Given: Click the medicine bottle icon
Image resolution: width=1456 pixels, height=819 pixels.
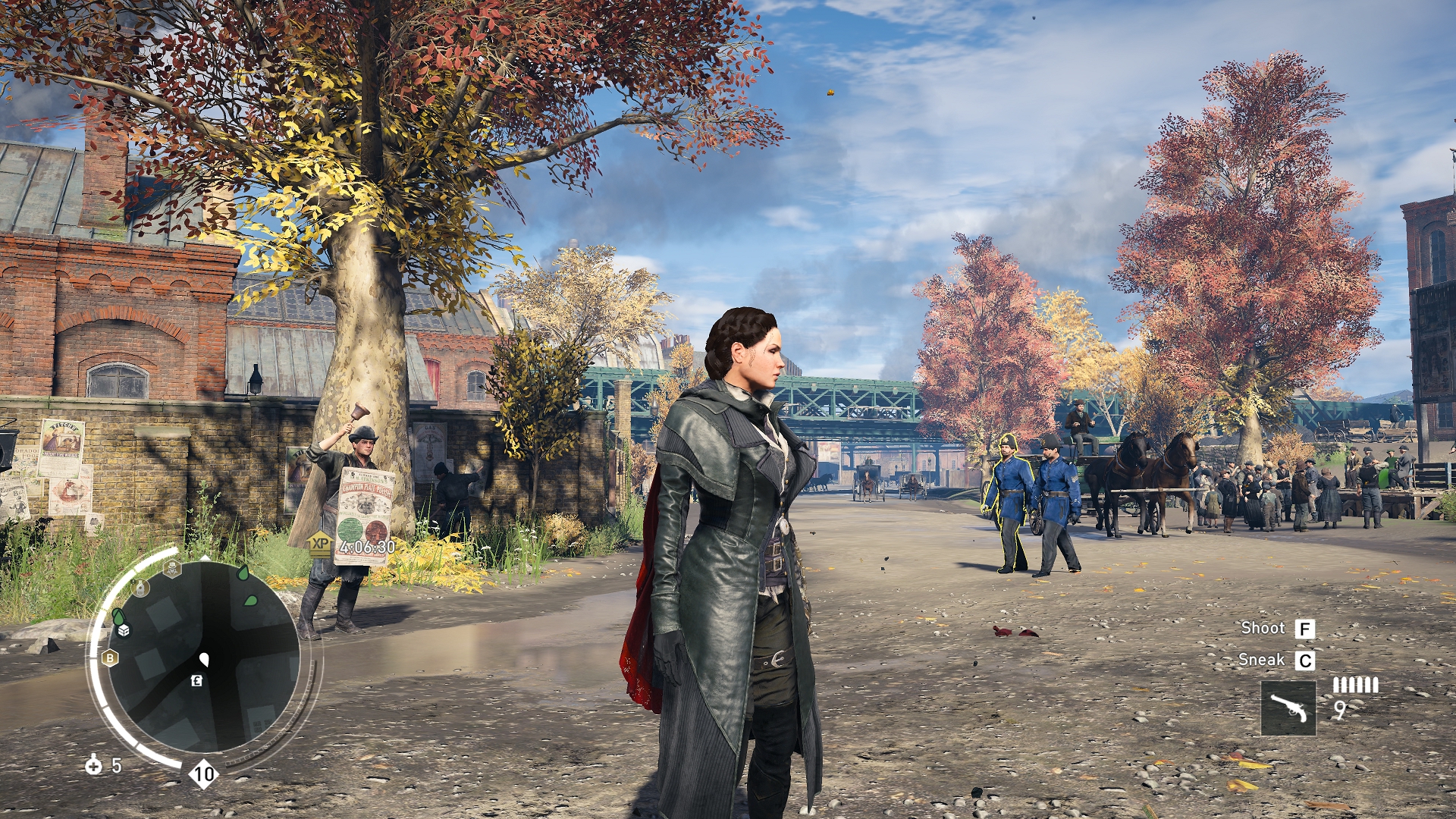Looking at the screenshot, I should click(93, 764).
